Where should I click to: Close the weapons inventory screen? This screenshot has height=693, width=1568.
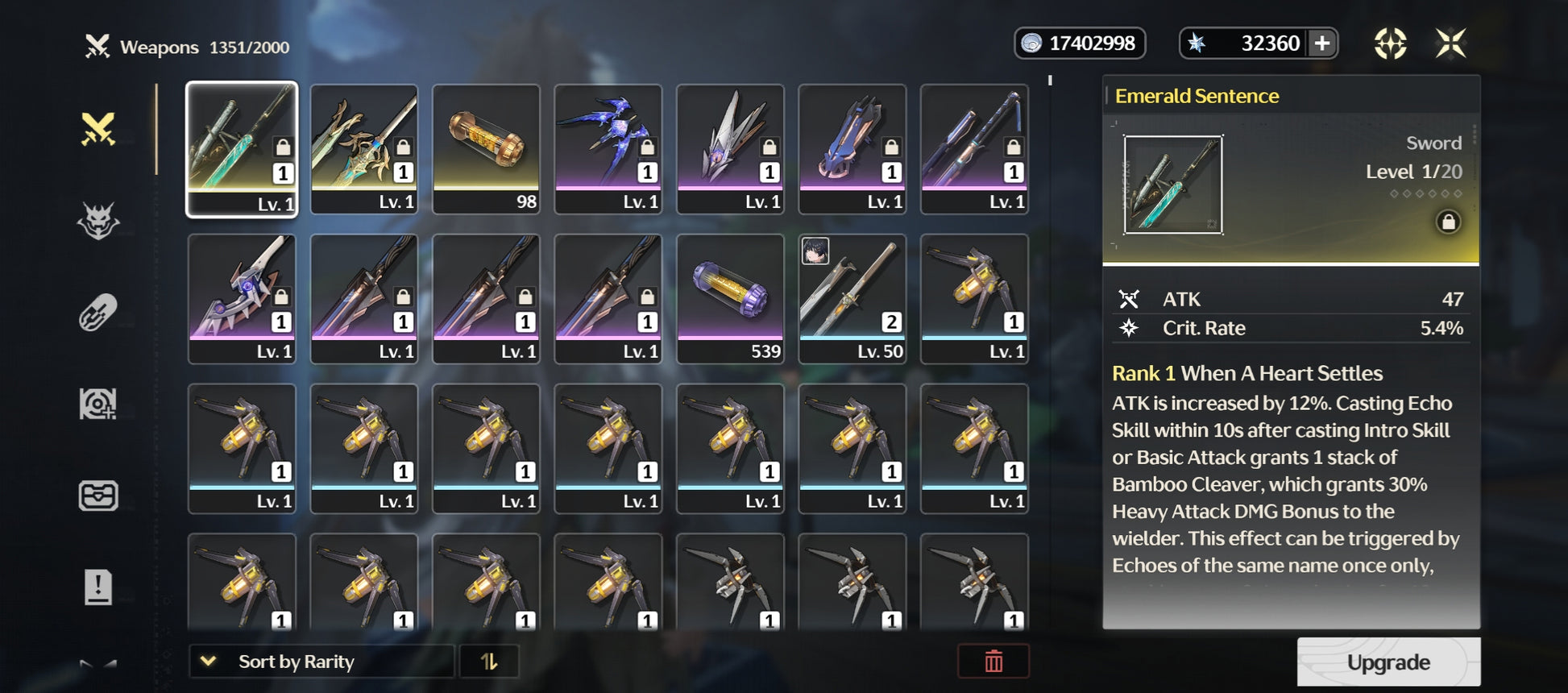(1450, 44)
